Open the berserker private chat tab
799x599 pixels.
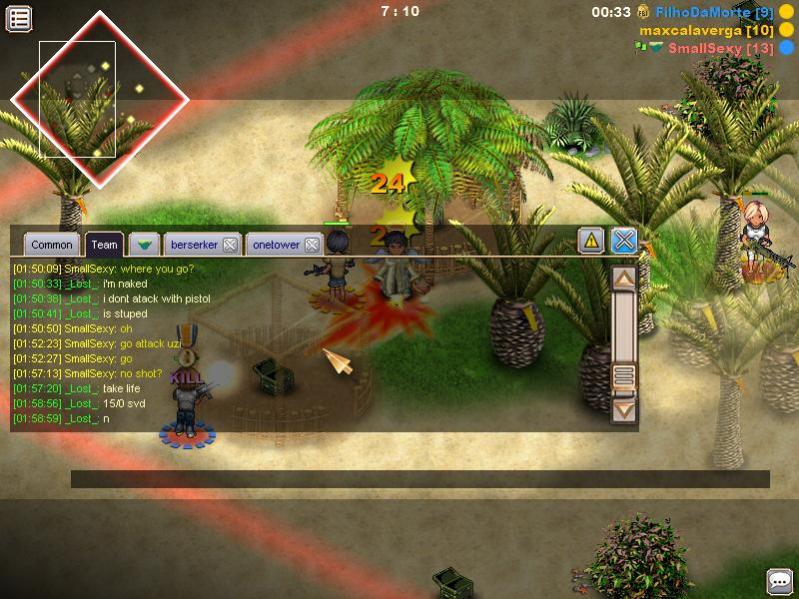coord(194,245)
